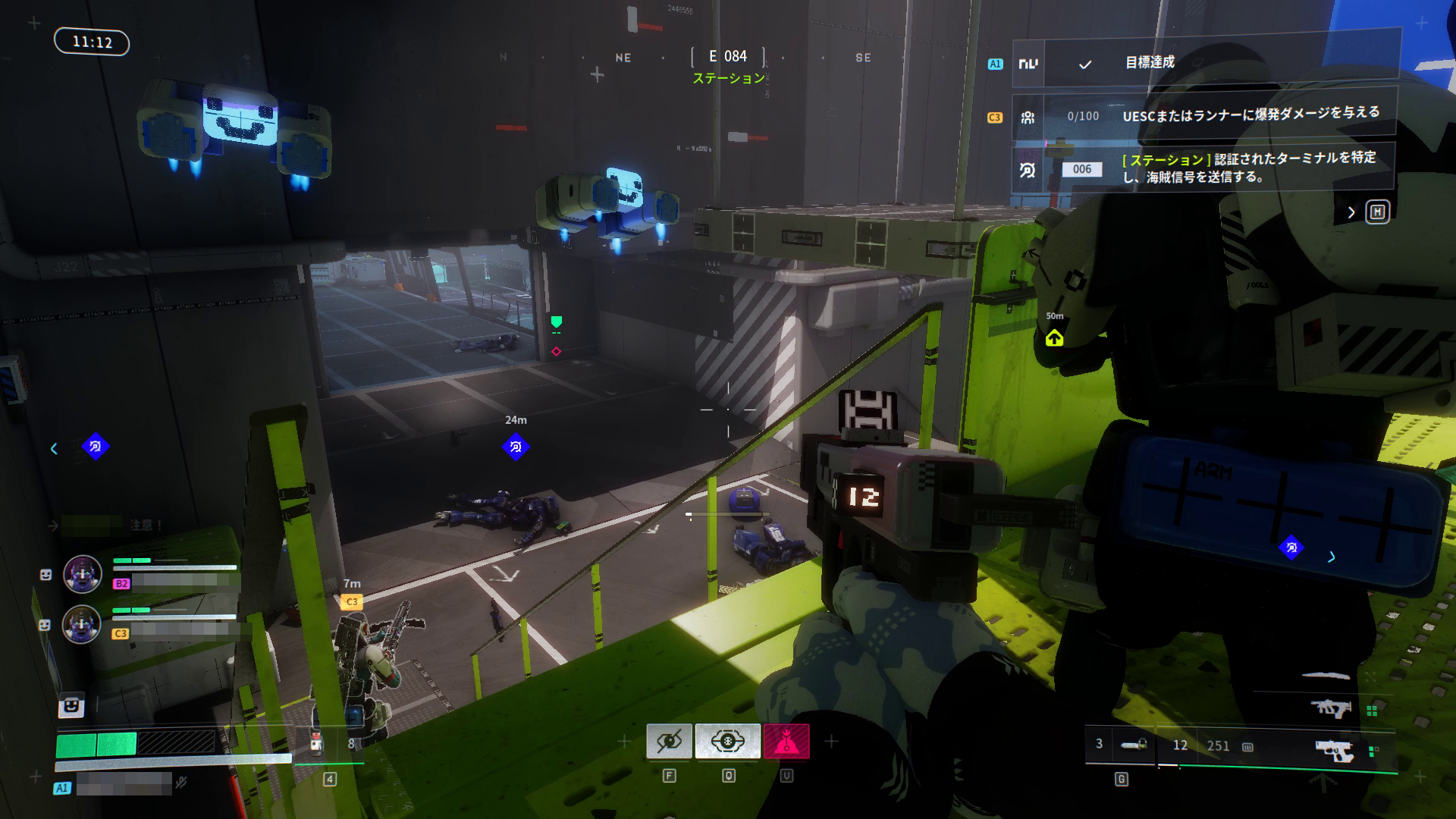This screenshot has width=1456, height=819.
Task: Select the completed 目標達成 objective row
Action: click(1206, 63)
